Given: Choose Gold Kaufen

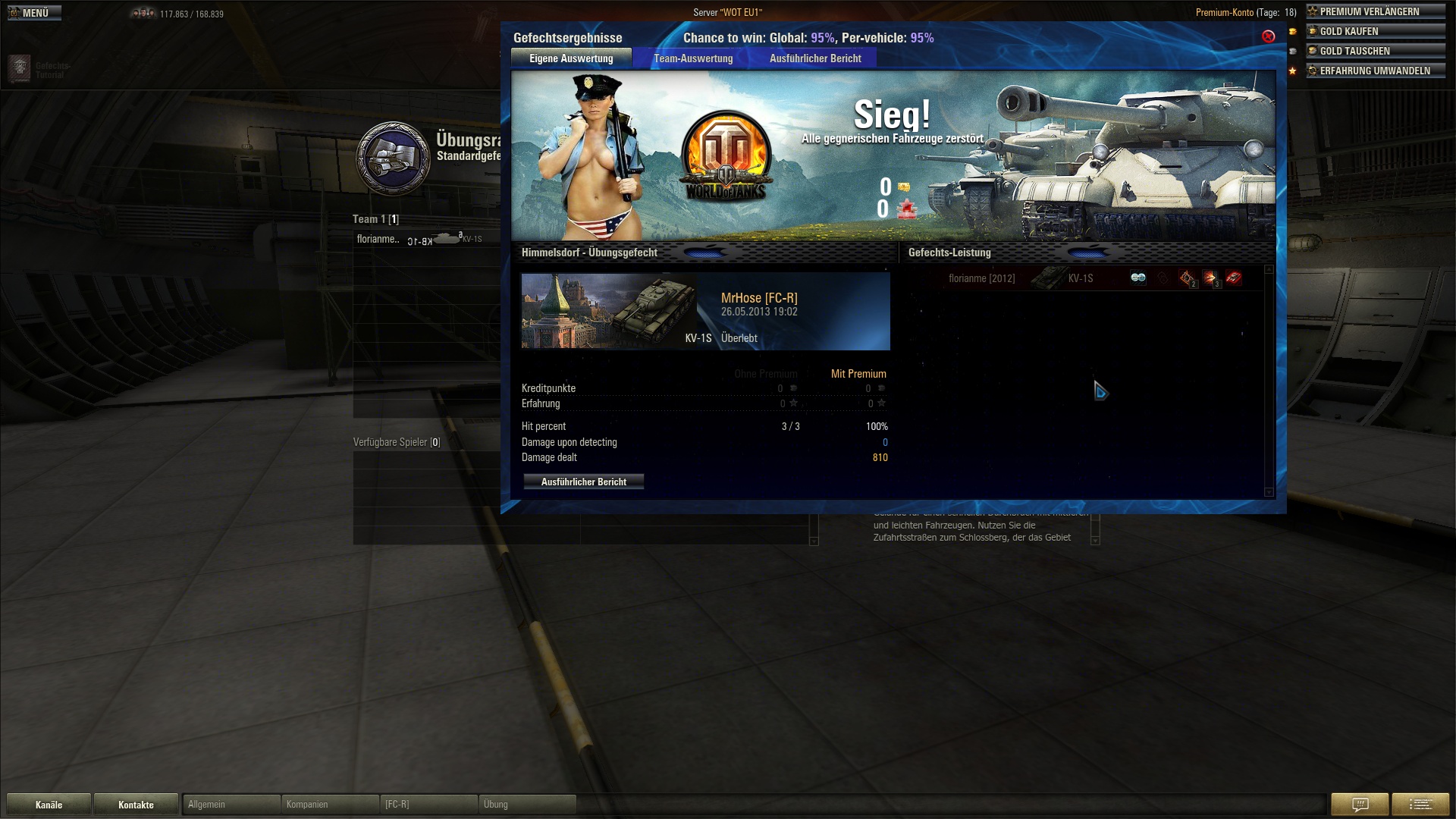Looking at the screenshot, I should tap(1374, 31).
